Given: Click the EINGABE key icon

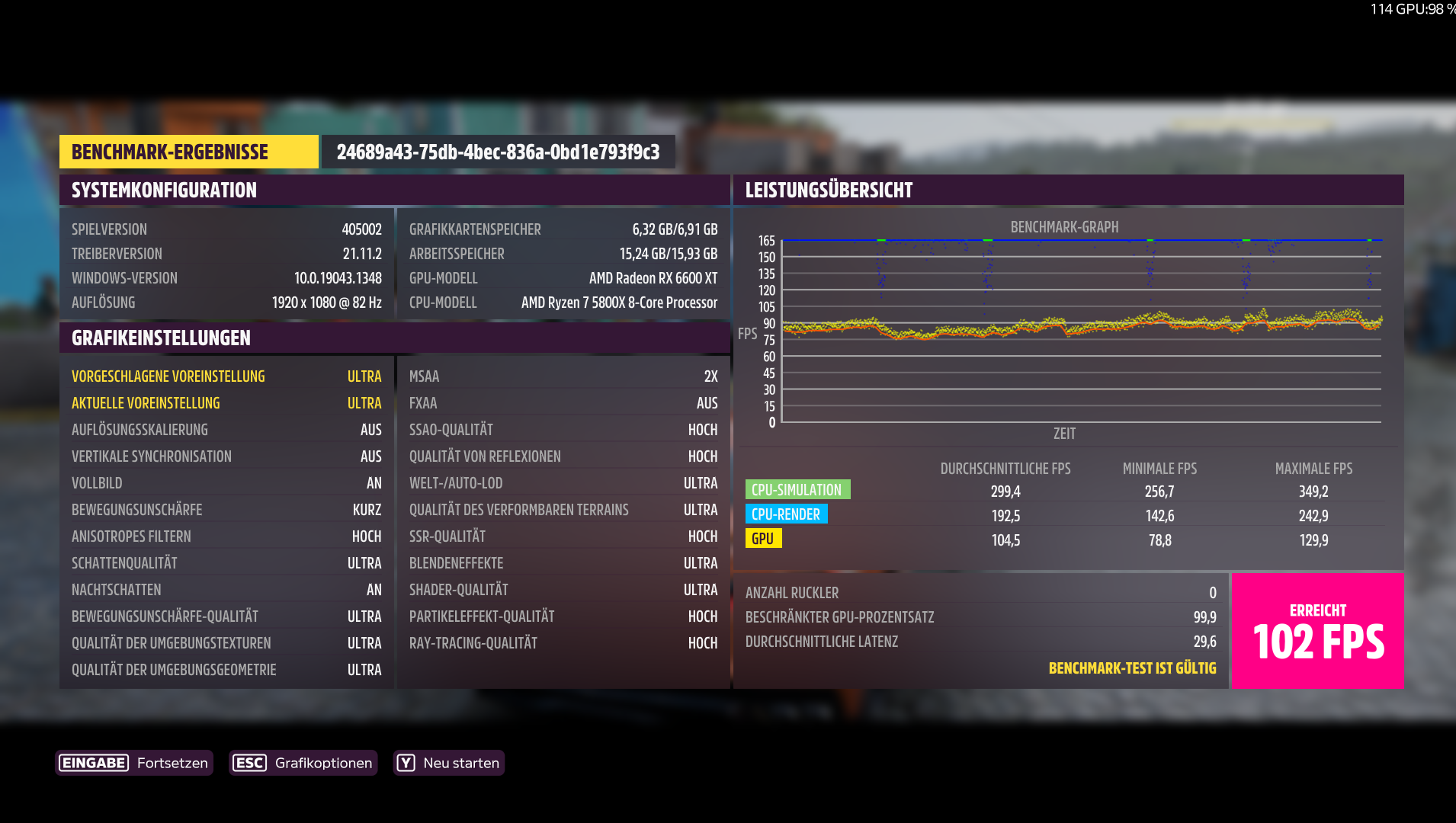Looking at the screenshot, I should click(x=93, y=762).
